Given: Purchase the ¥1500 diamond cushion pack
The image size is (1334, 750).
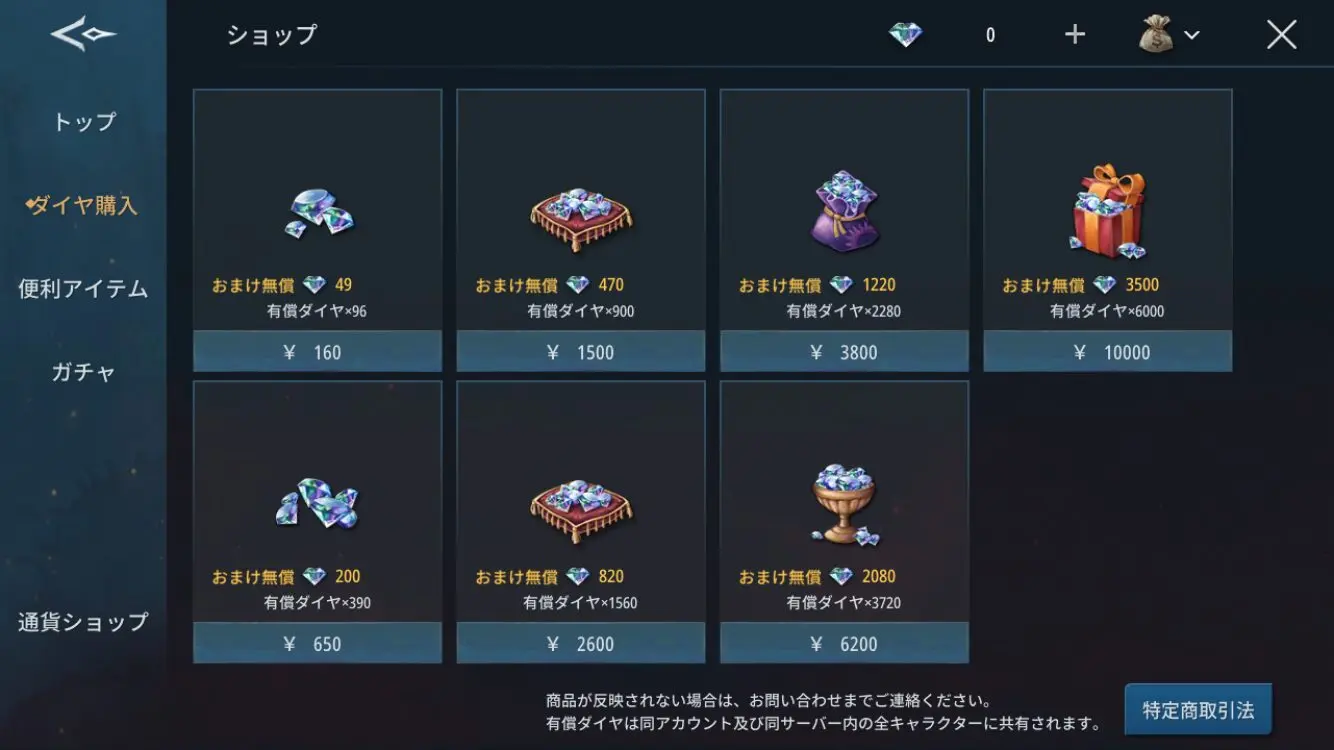Looking at the screenshot, I should click(x=581, y=351).
